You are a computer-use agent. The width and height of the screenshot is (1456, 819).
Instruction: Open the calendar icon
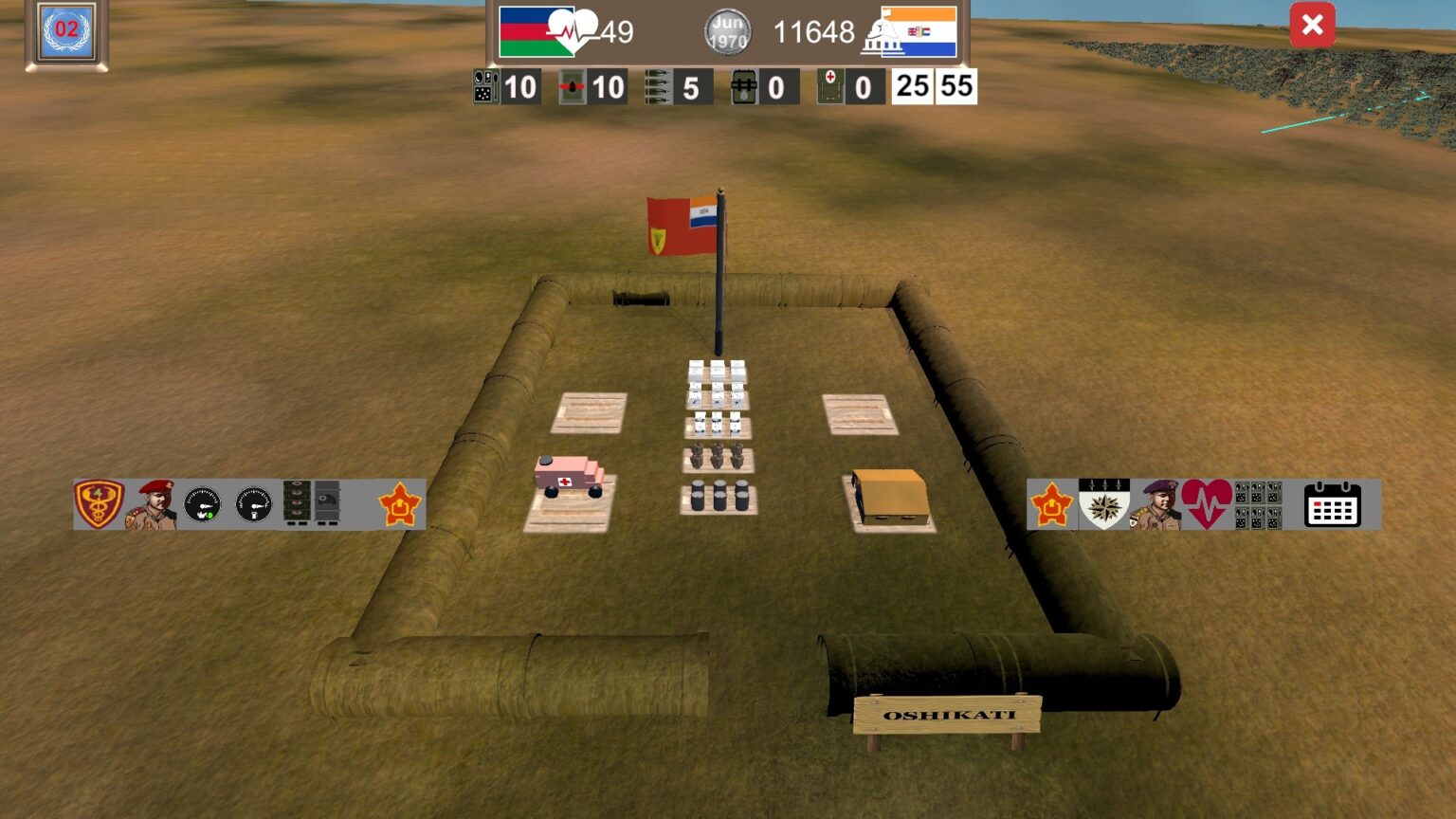pos(1333,506)
